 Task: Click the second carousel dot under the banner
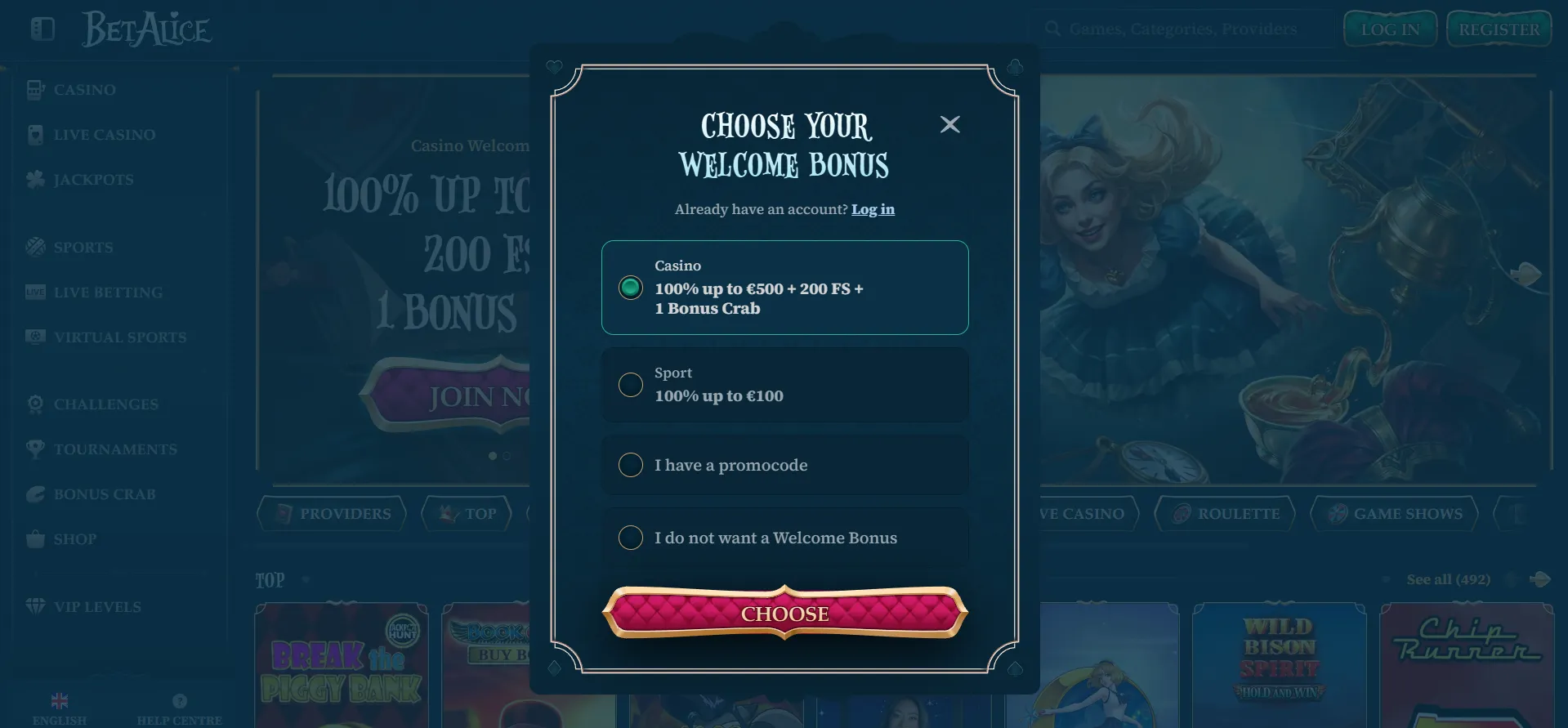click(x=506, y=456)
